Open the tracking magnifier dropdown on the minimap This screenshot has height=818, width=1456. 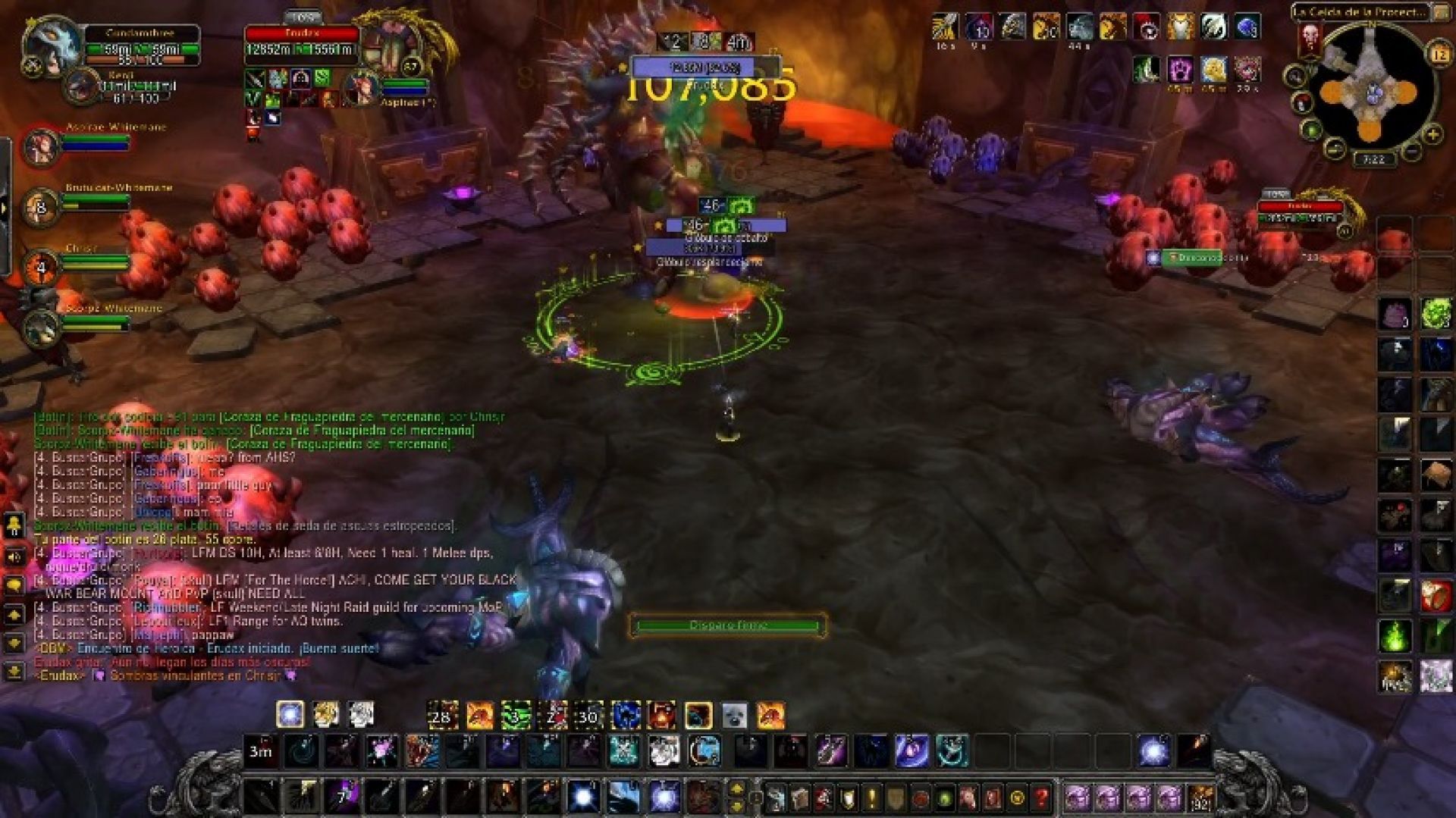point(1295,76)
